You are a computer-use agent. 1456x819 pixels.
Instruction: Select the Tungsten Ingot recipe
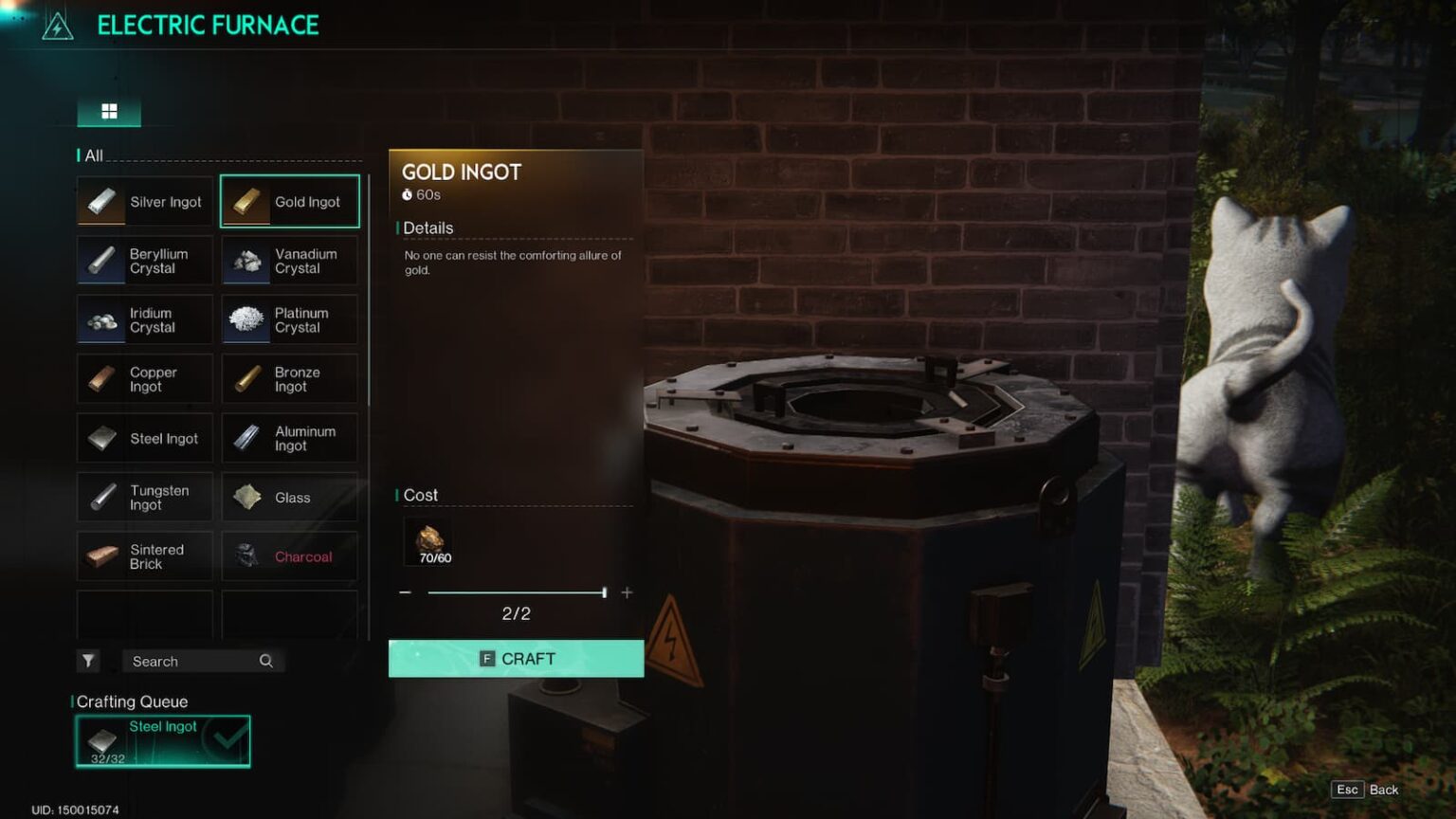[x=145, y=498]
